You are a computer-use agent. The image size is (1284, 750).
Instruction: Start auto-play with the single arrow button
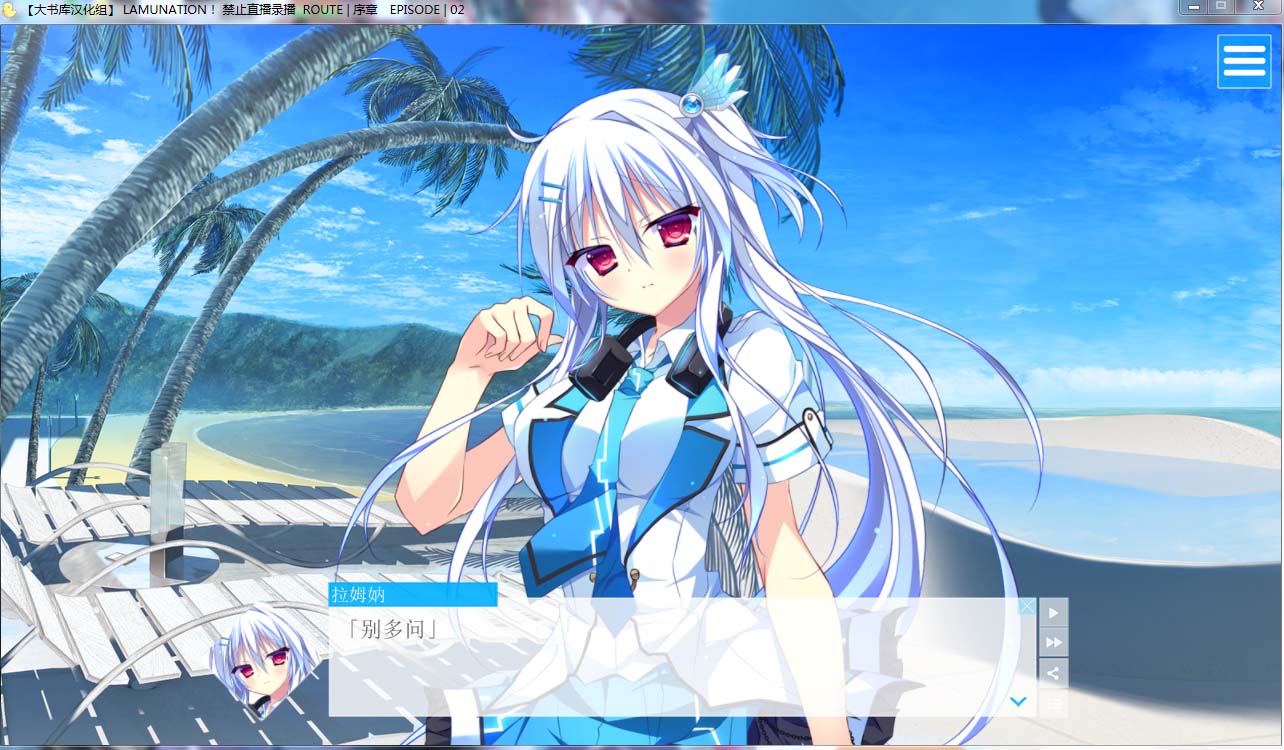(x=1053, y=612)
